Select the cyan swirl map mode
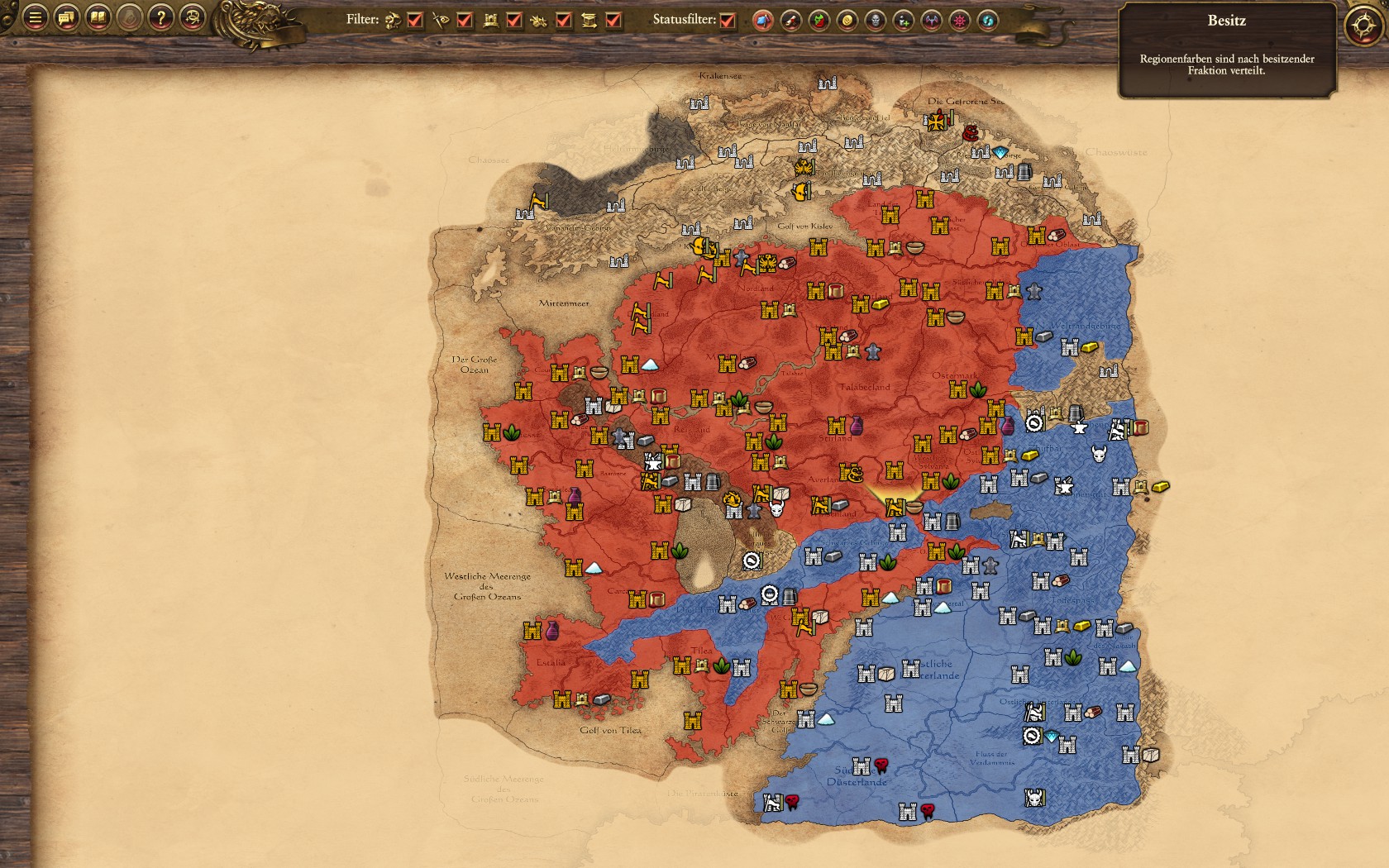 (988, 21)
